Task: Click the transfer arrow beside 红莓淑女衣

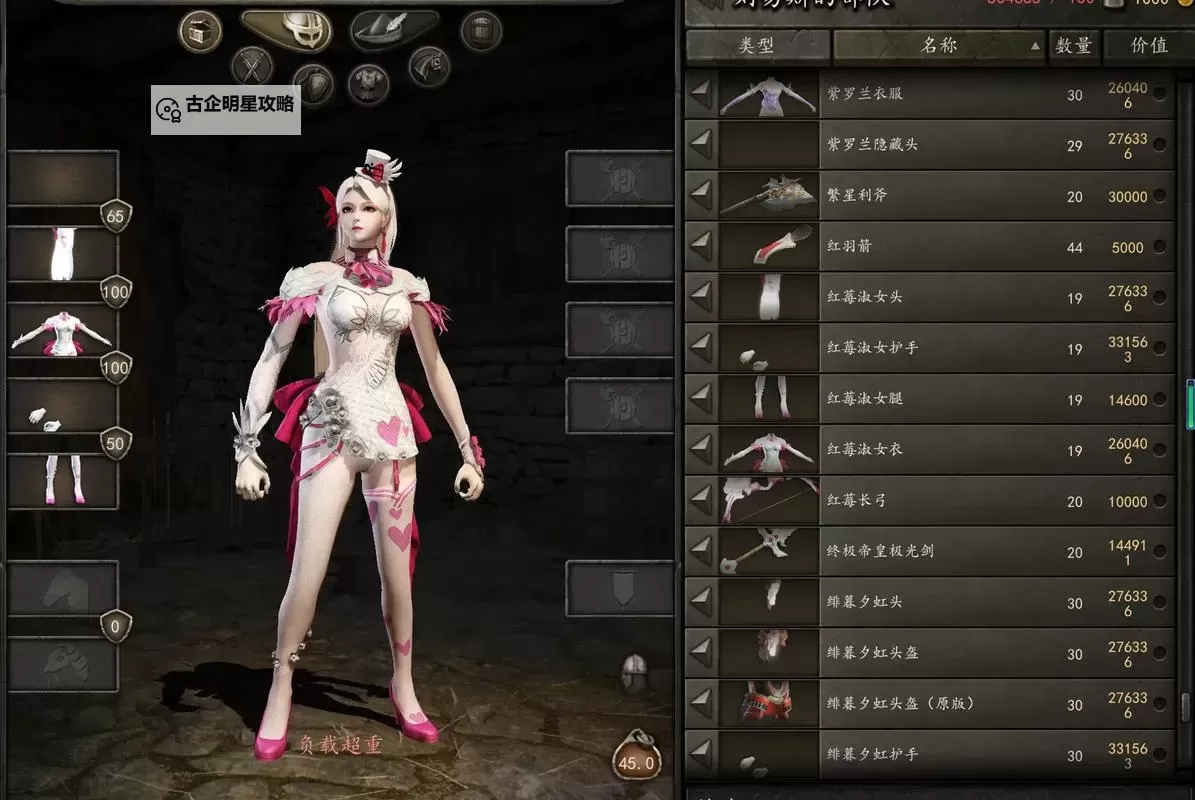Action: click(x=701, y=450)
